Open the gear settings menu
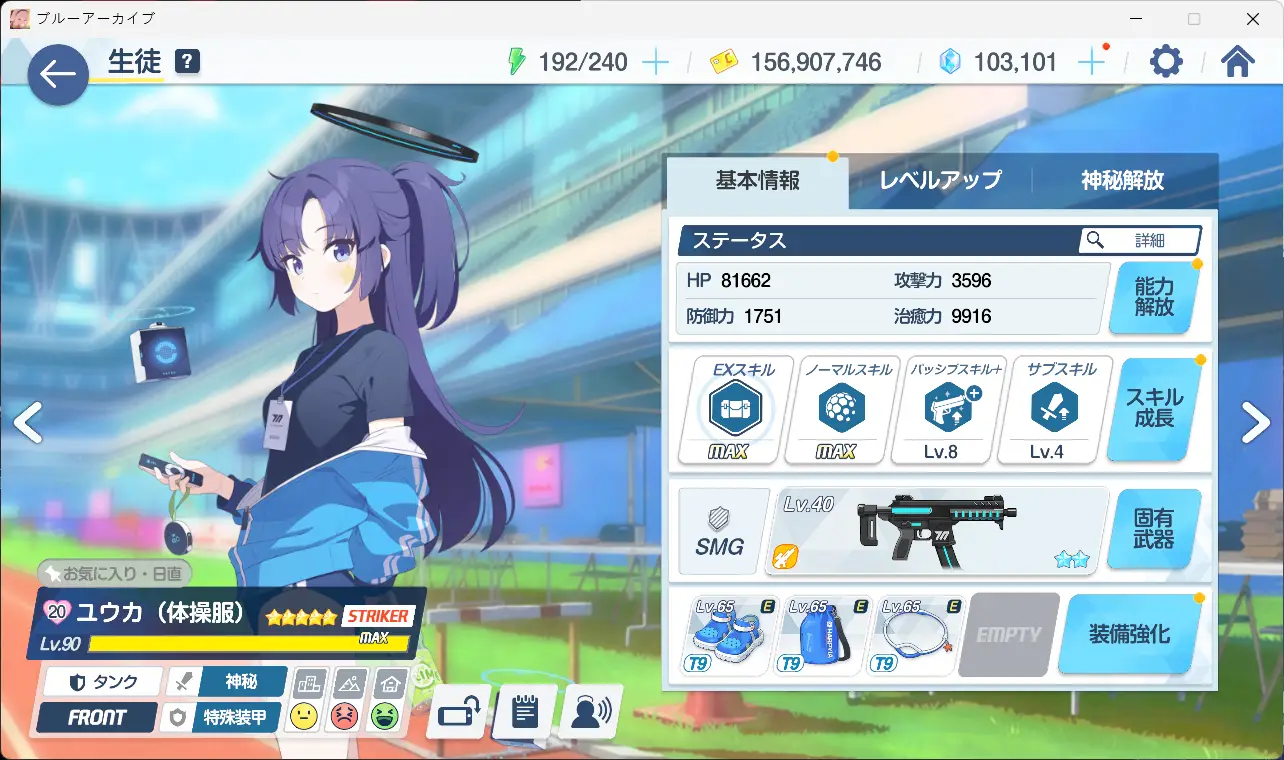 (x=1166, y=62)
